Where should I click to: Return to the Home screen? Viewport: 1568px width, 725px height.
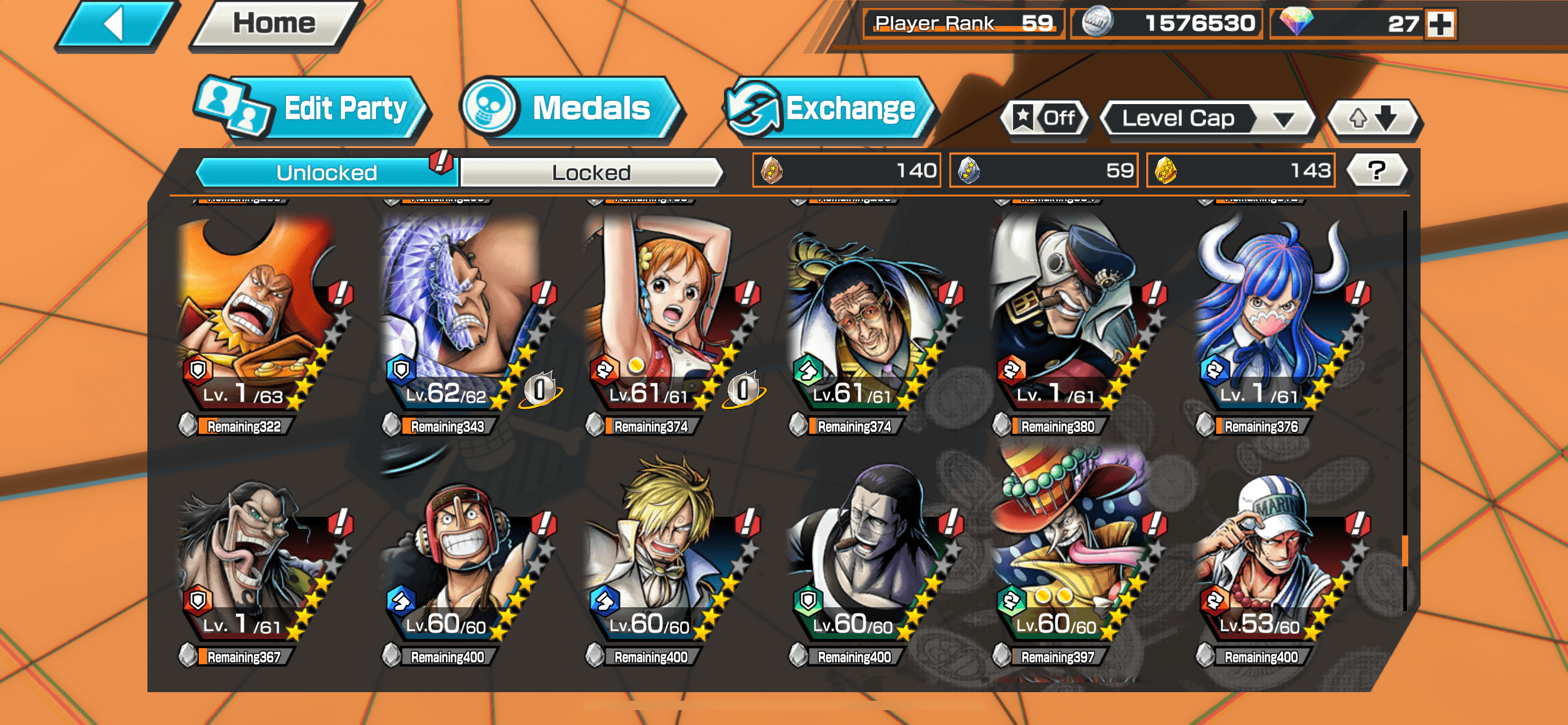(274, 25)
